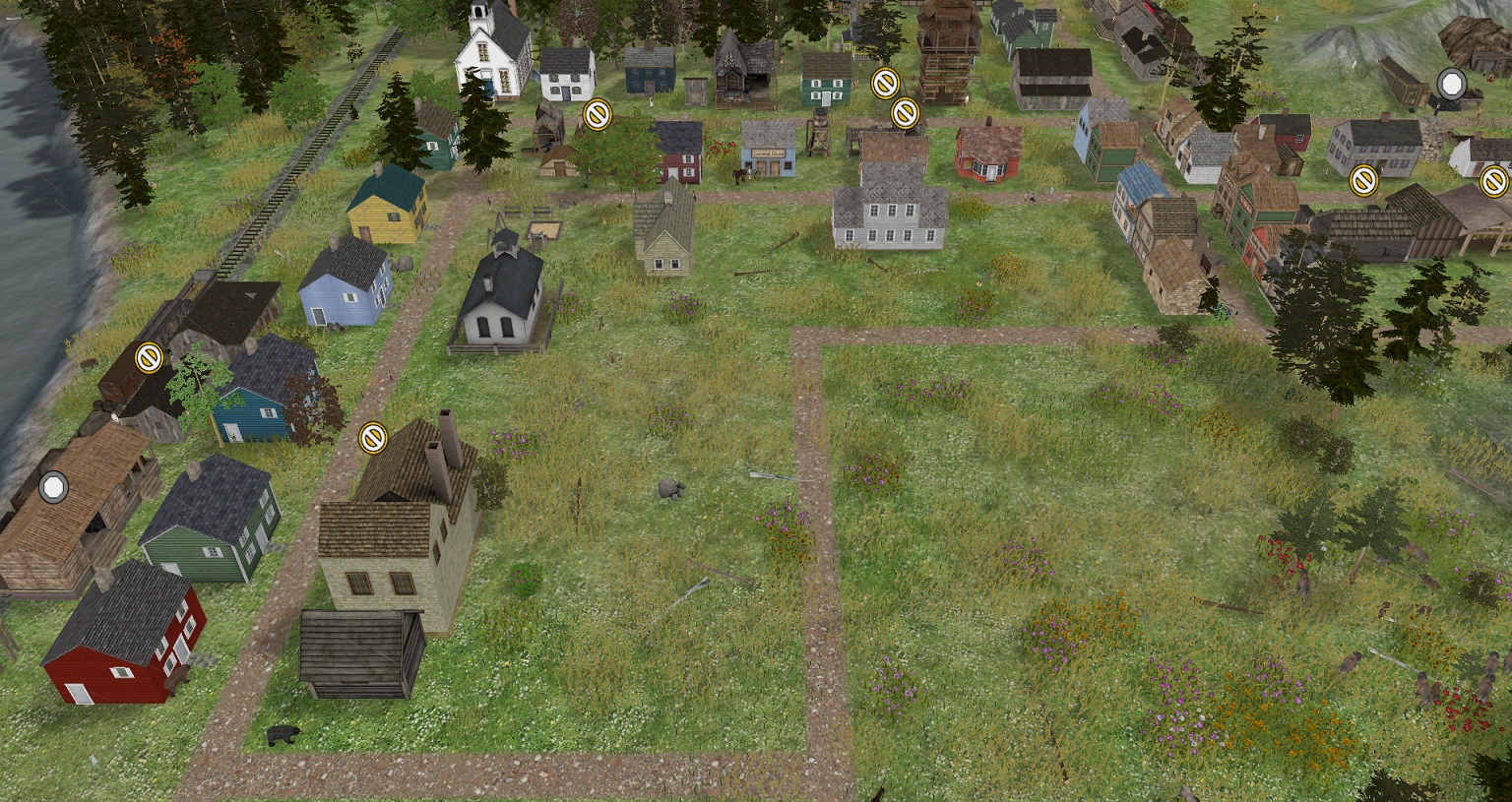Select the white octagon marker beside the coal pile
This screenshot has height=802, width=1512.
(1450, 84)
